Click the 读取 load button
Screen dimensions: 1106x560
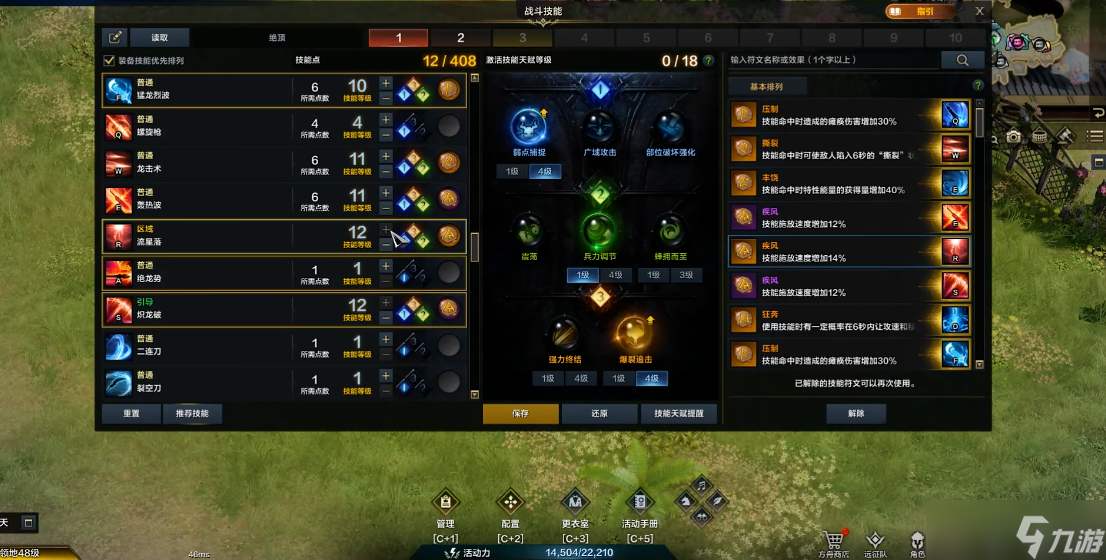pyautogui.click(x=160, y=37)
